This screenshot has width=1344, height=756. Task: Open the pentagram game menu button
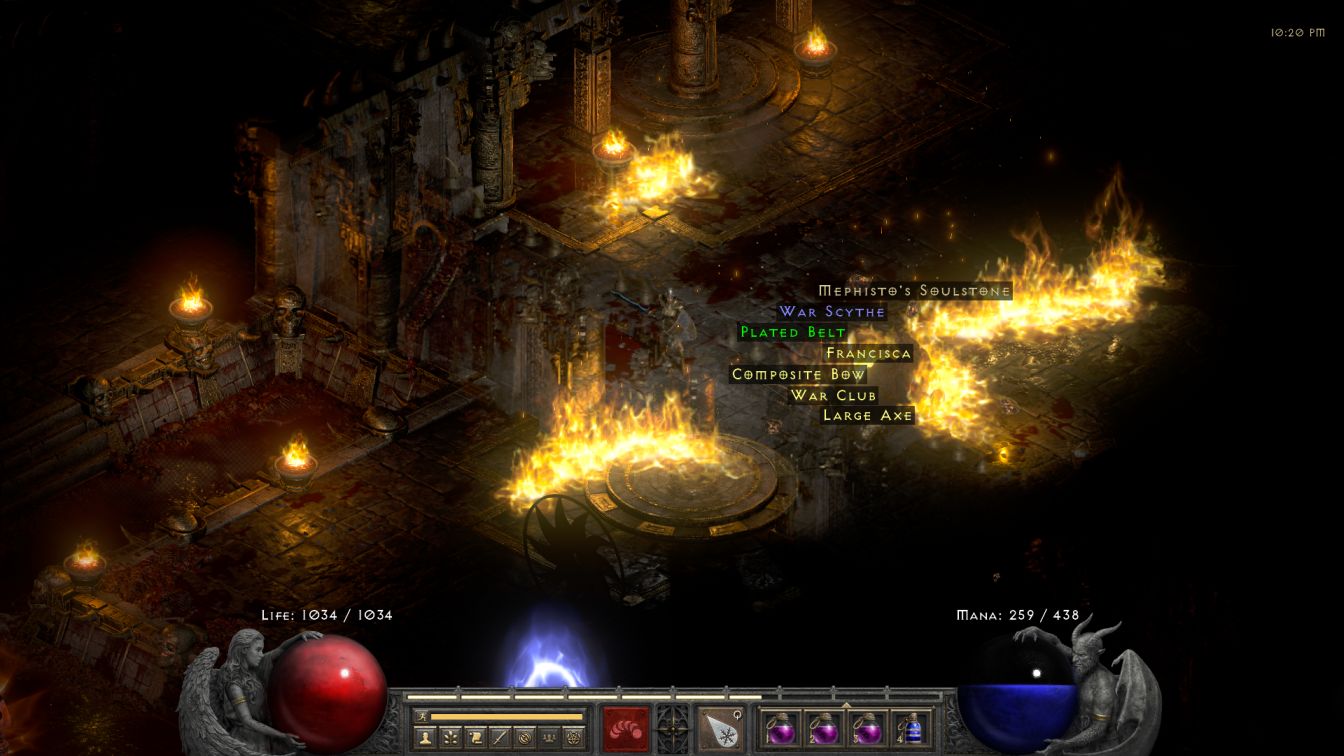point(574,737)
